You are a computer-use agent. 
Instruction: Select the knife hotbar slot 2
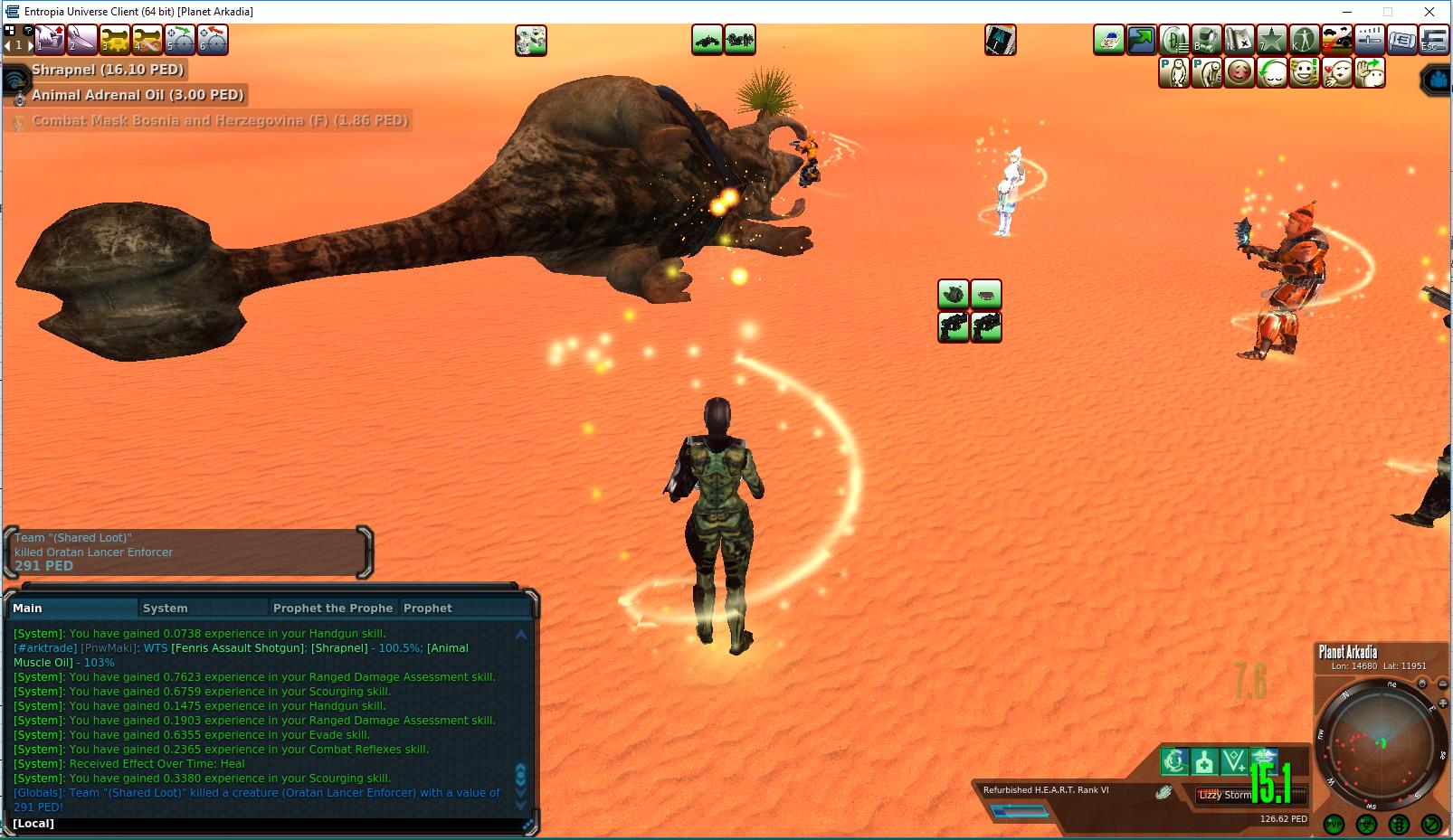82,40
